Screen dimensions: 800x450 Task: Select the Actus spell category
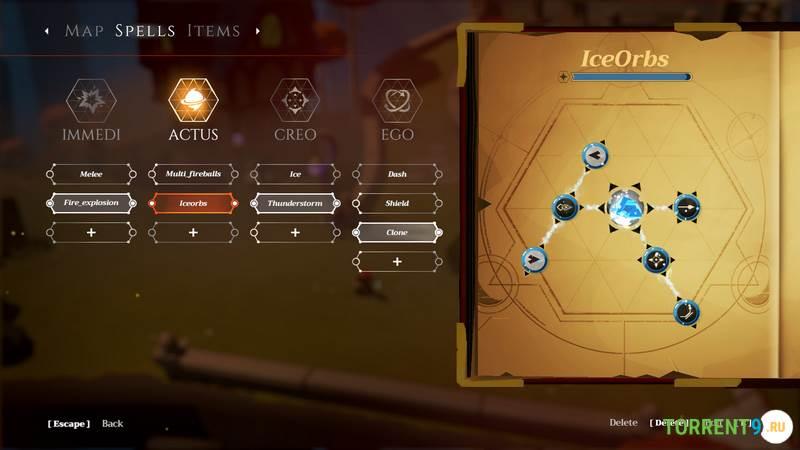coord(193,101)
